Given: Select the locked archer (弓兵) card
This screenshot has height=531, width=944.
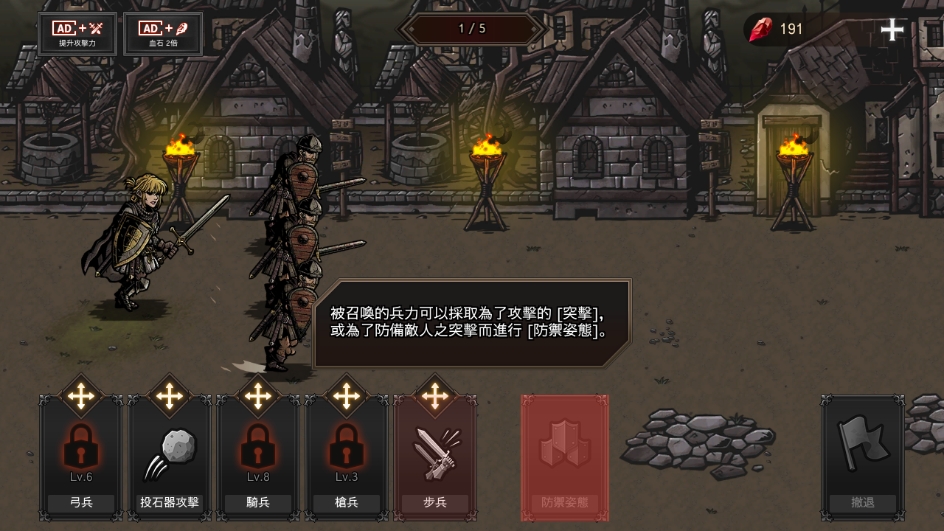Looking at the screenshot, I should point(81,455).
